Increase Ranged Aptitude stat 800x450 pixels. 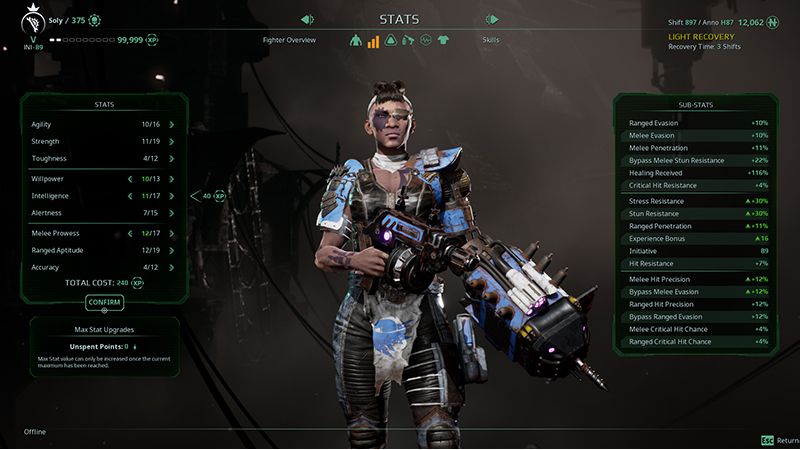tap(172, 250)
